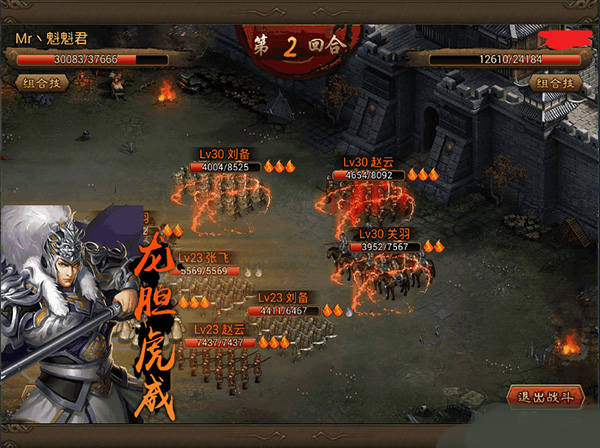The image size is (600, 448).
Task: Open 组合技 combo skills for Mr丶魁魁君
Action: pos(43,83)
